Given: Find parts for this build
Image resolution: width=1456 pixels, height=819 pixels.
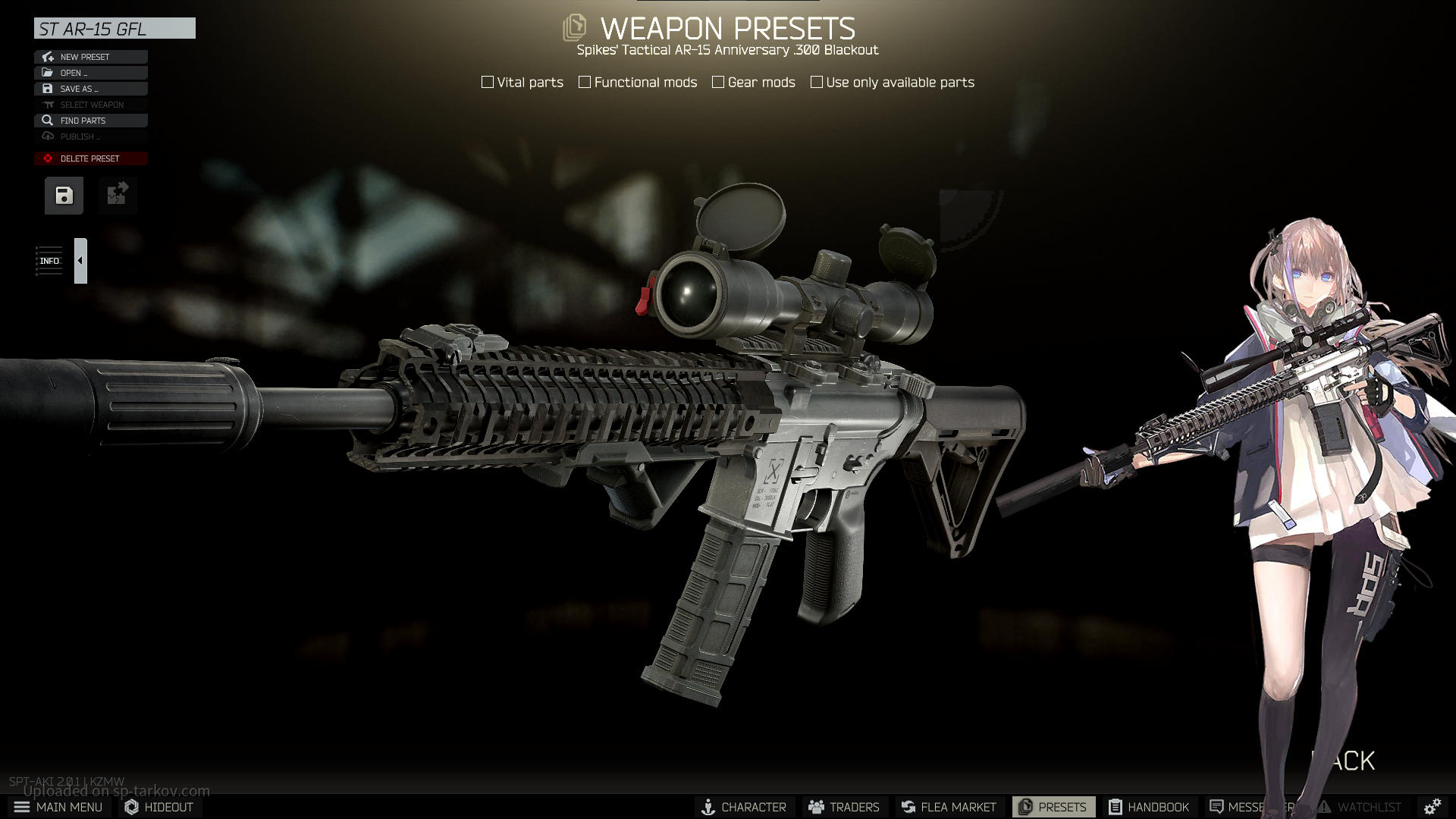Looking at the screenshot, I should coord(90,121).
